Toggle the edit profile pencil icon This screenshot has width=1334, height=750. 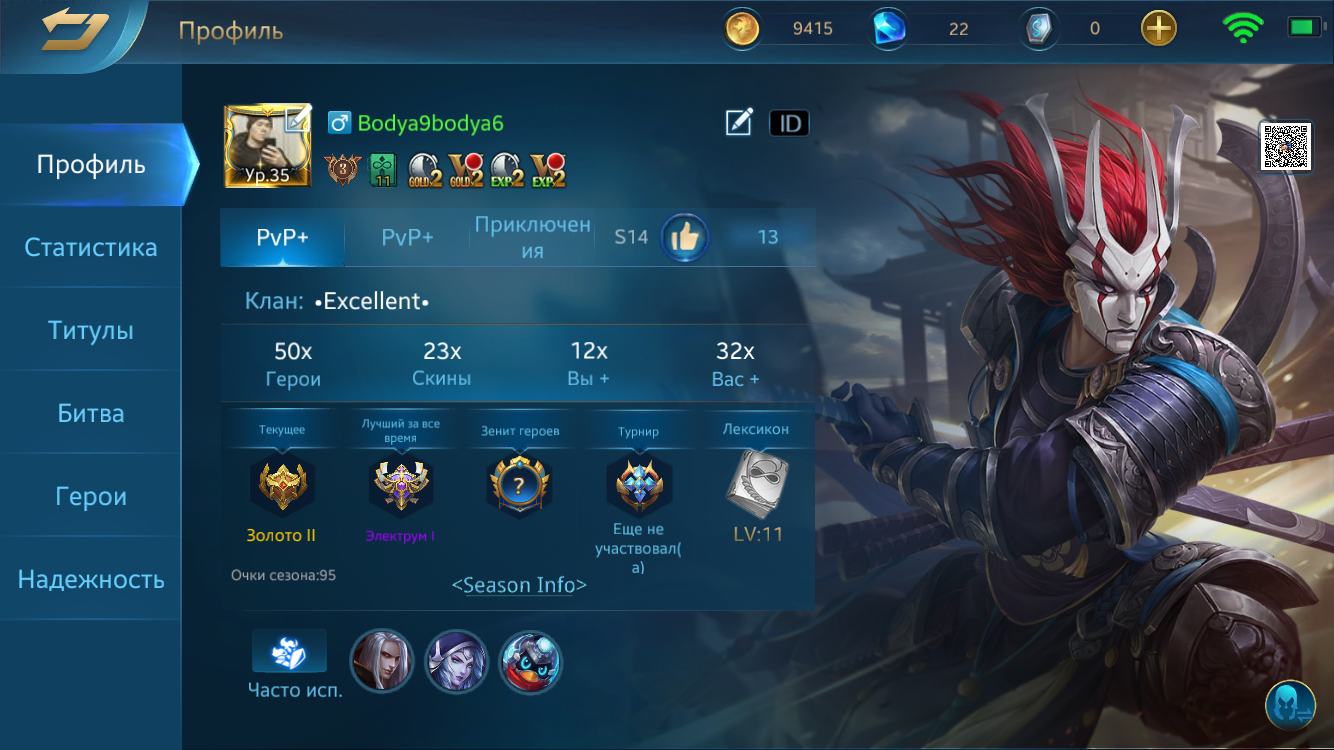737,122
